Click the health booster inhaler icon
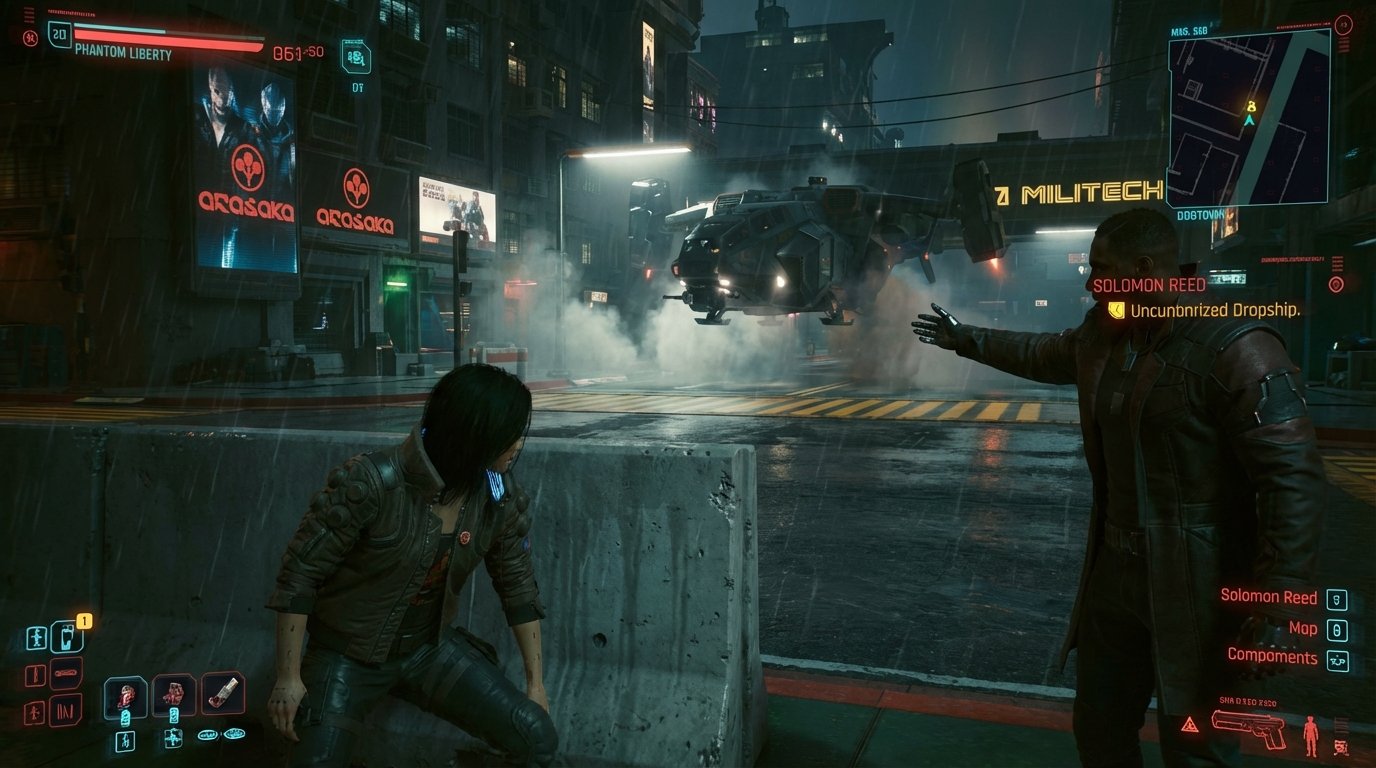The image size is (1376, 768). (225, 691)
